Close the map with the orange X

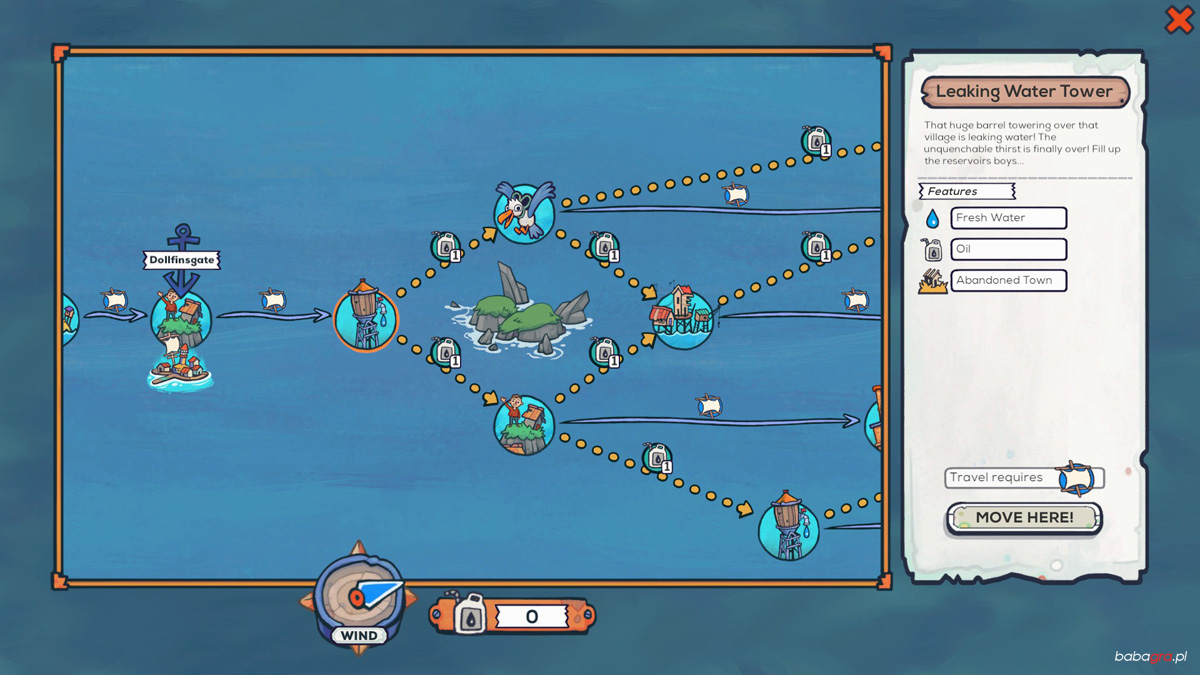click(1179, 20)
